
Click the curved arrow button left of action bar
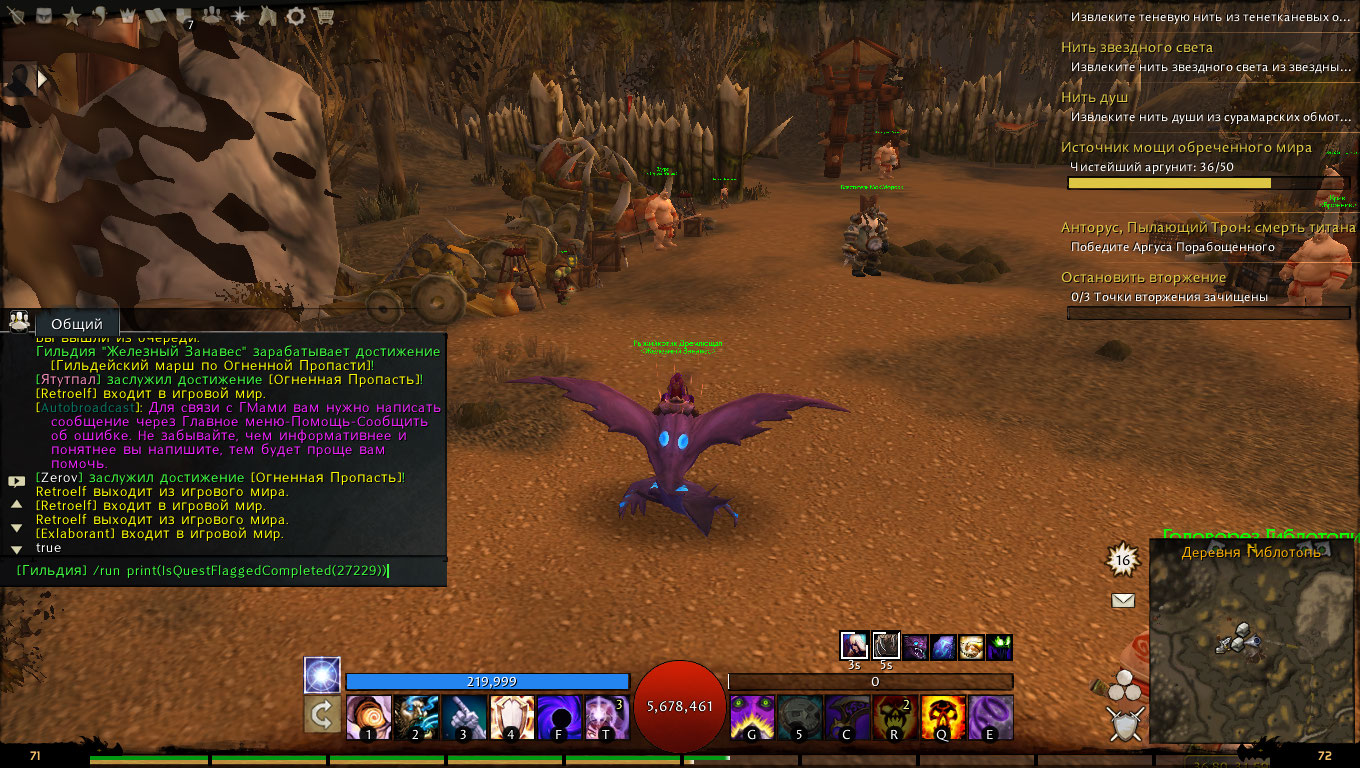[322, 716]
